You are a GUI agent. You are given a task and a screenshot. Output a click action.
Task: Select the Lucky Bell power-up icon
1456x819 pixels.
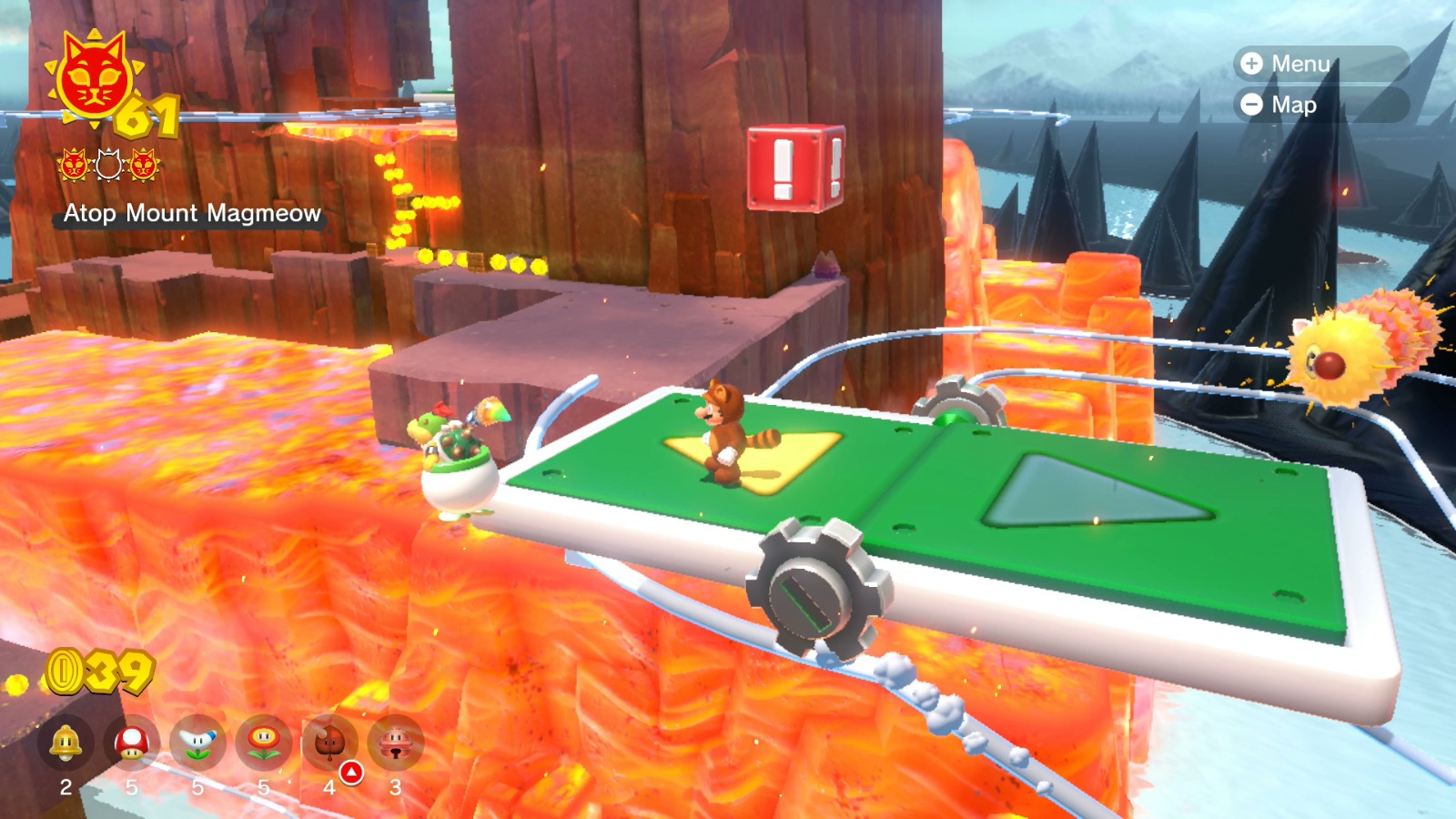[399, 742]
